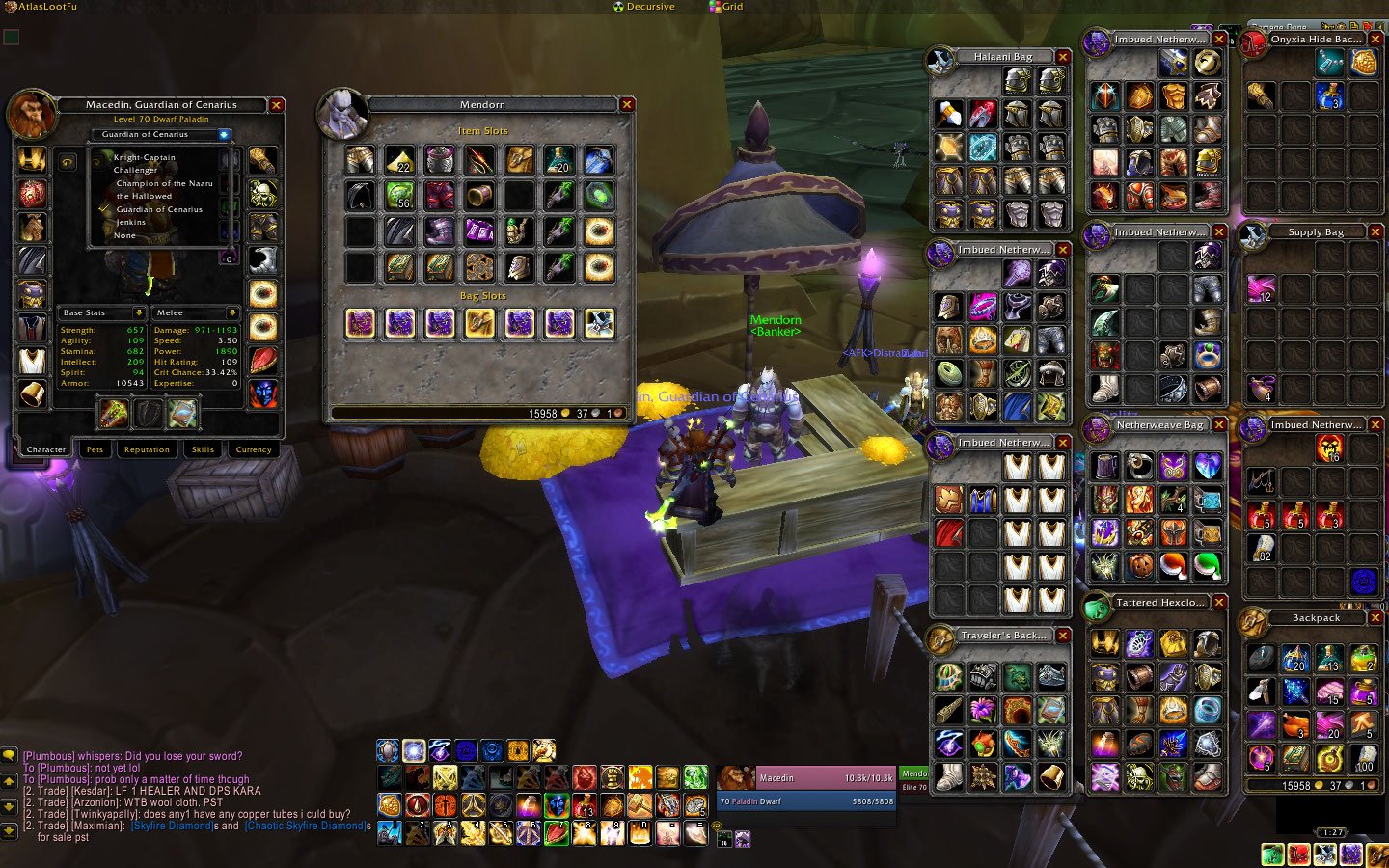
Task: Close the Traveler's Backpack
Action: click(x=1063, y=636)
